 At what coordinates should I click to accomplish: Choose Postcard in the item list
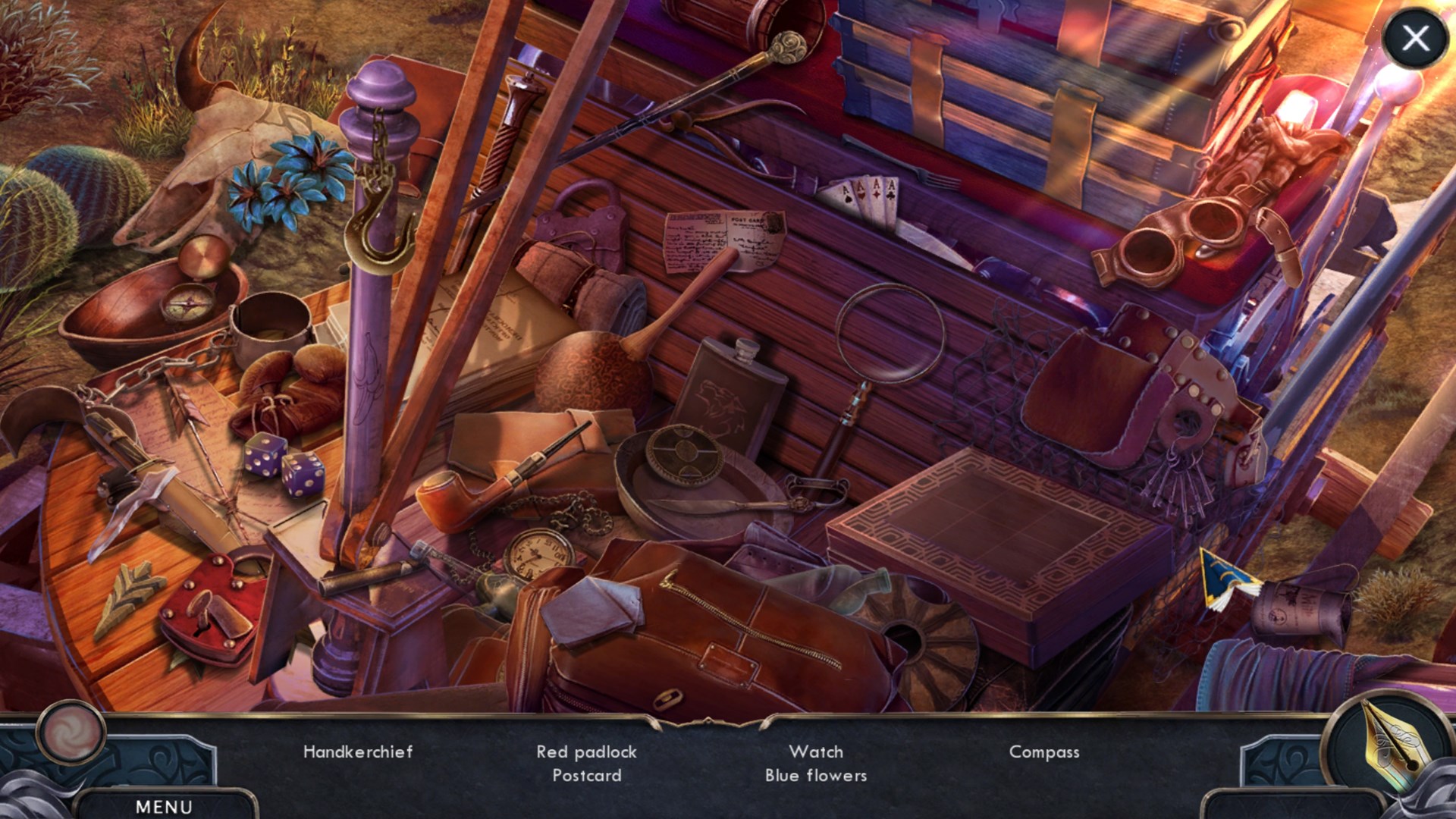(586, 775)
